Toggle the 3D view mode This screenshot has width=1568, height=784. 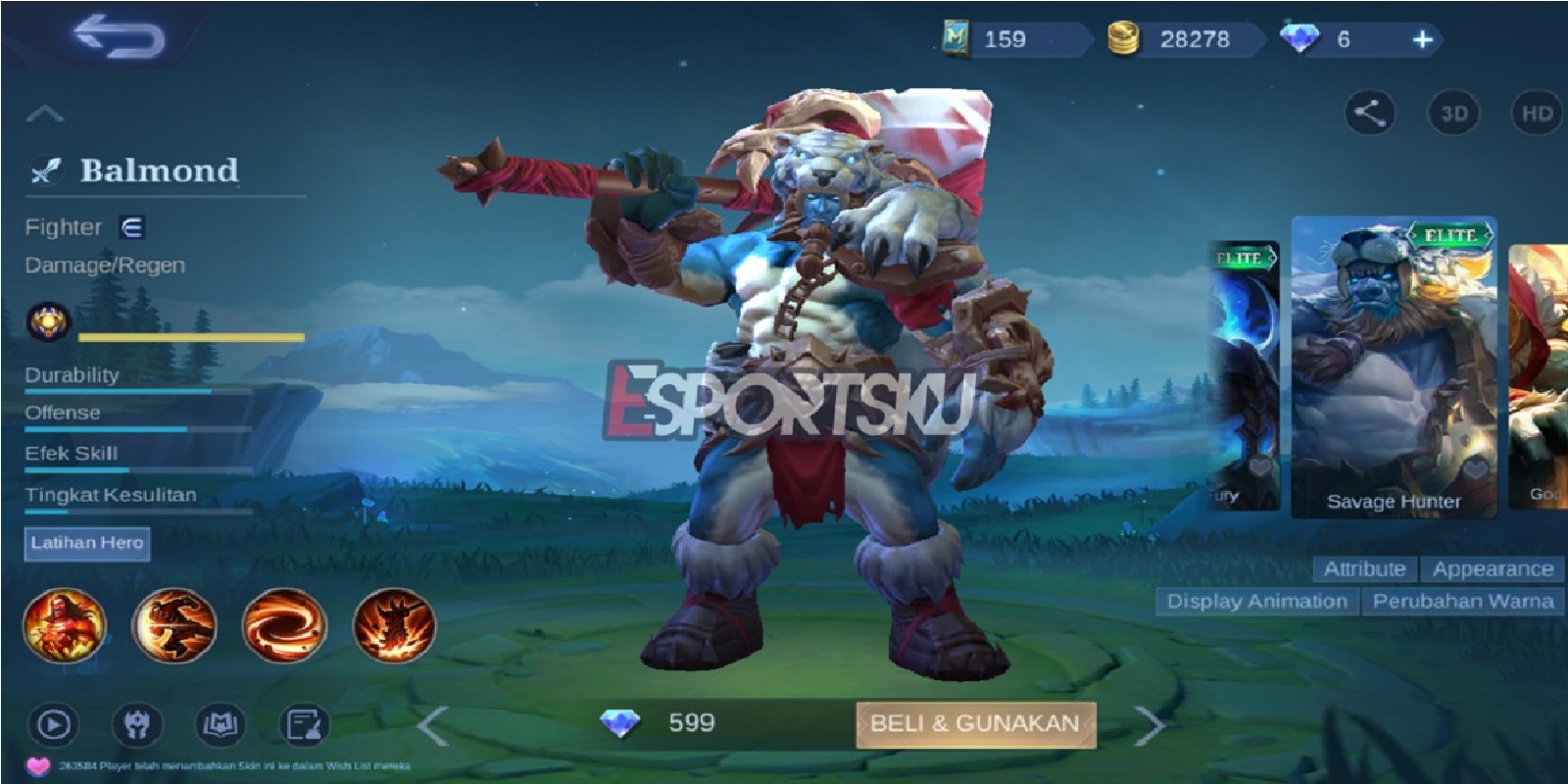click(x=1453, y=114)
